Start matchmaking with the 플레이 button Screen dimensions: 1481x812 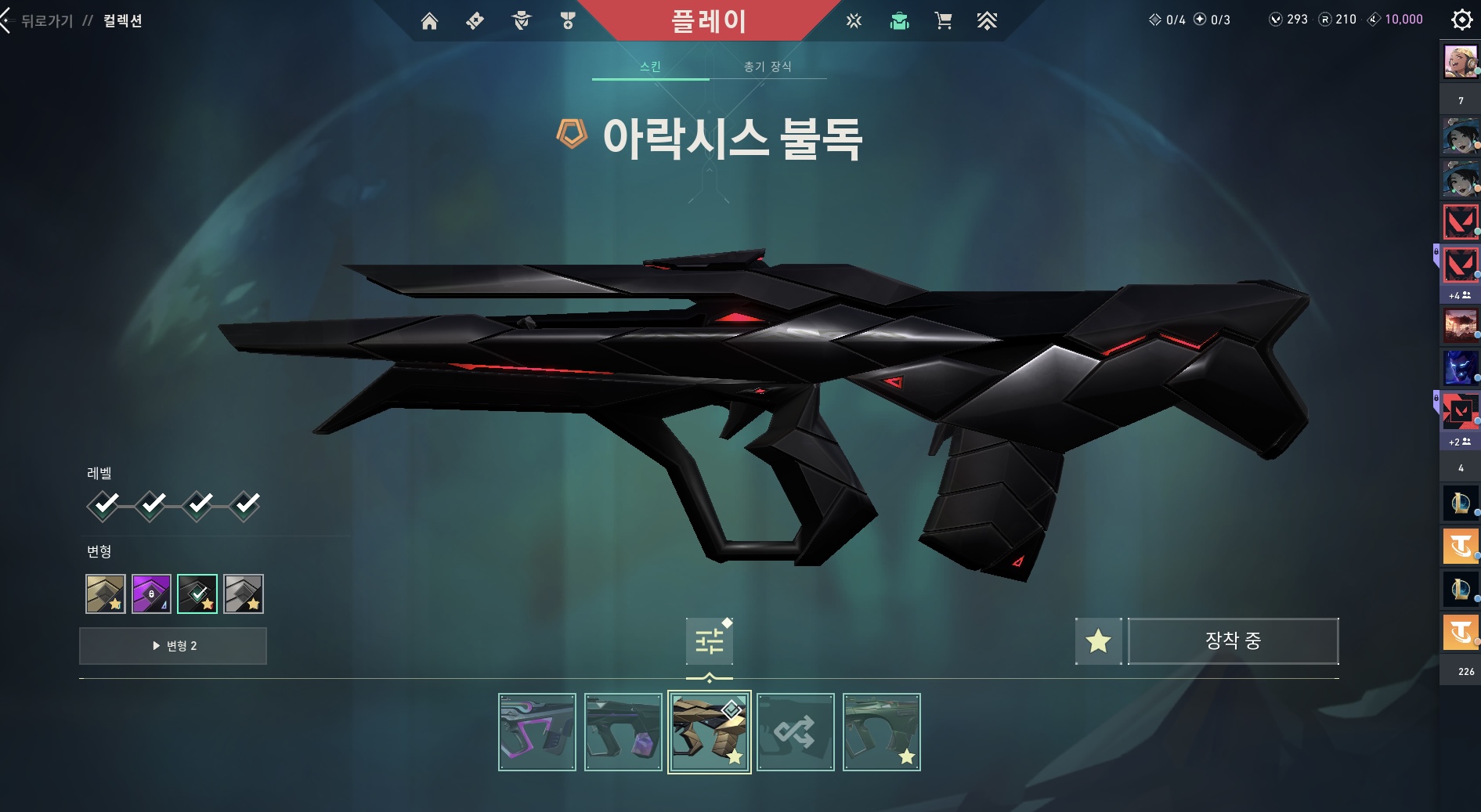point(708,21)
